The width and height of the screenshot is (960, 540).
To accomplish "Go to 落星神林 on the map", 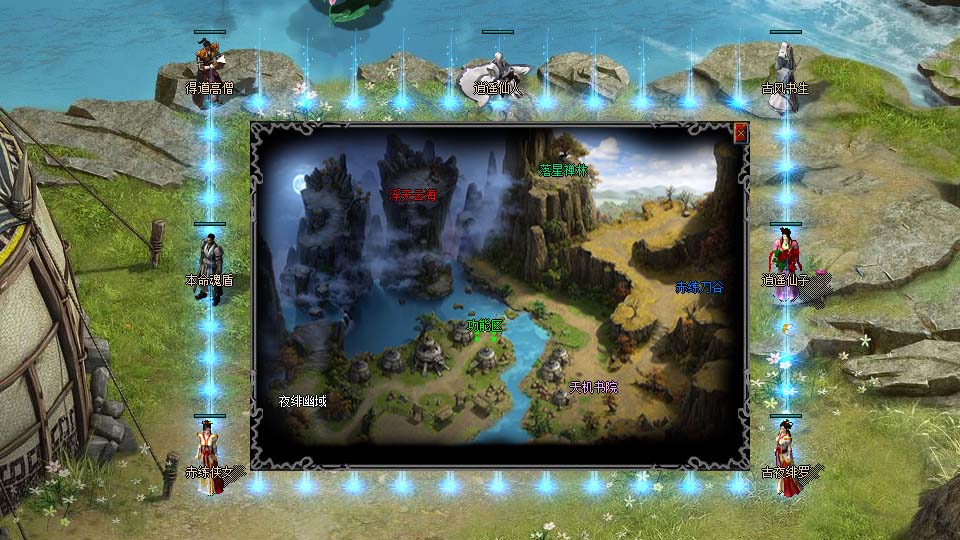I will tap(564, 169).
